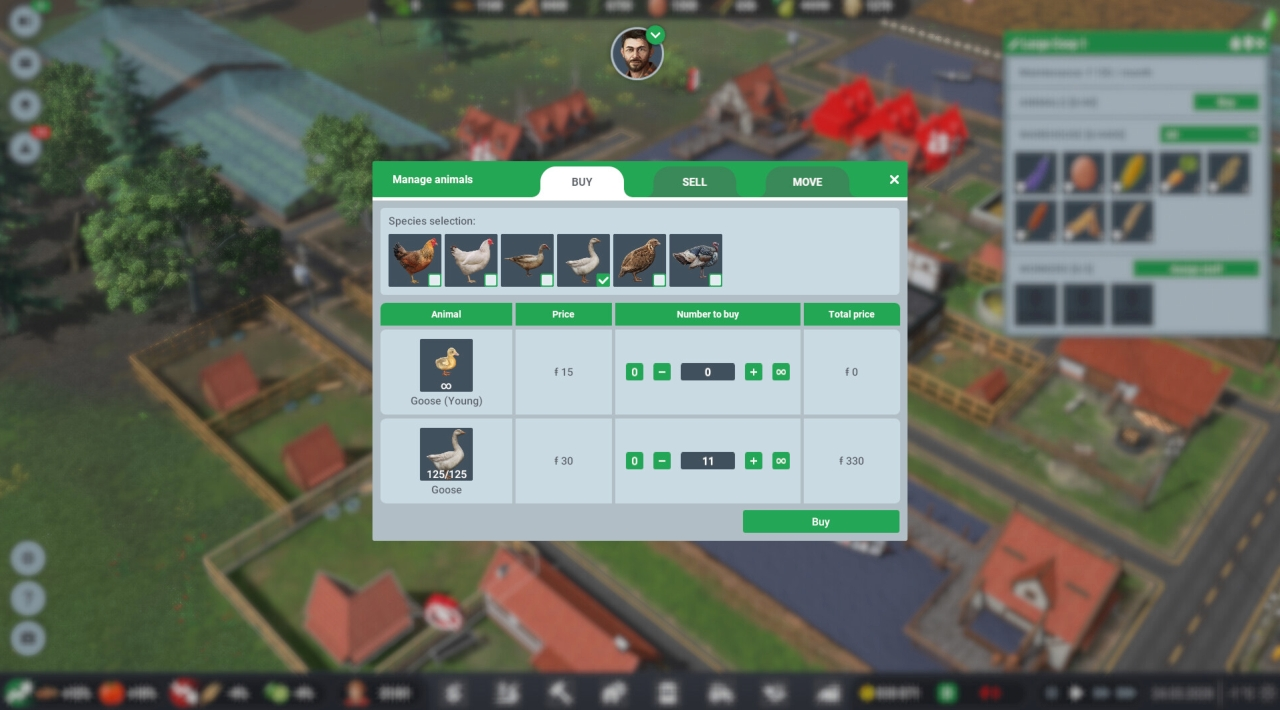Viewport: 1280px width, 710px height.
Task: Pick the quail species
Action: tap(639, 260)
